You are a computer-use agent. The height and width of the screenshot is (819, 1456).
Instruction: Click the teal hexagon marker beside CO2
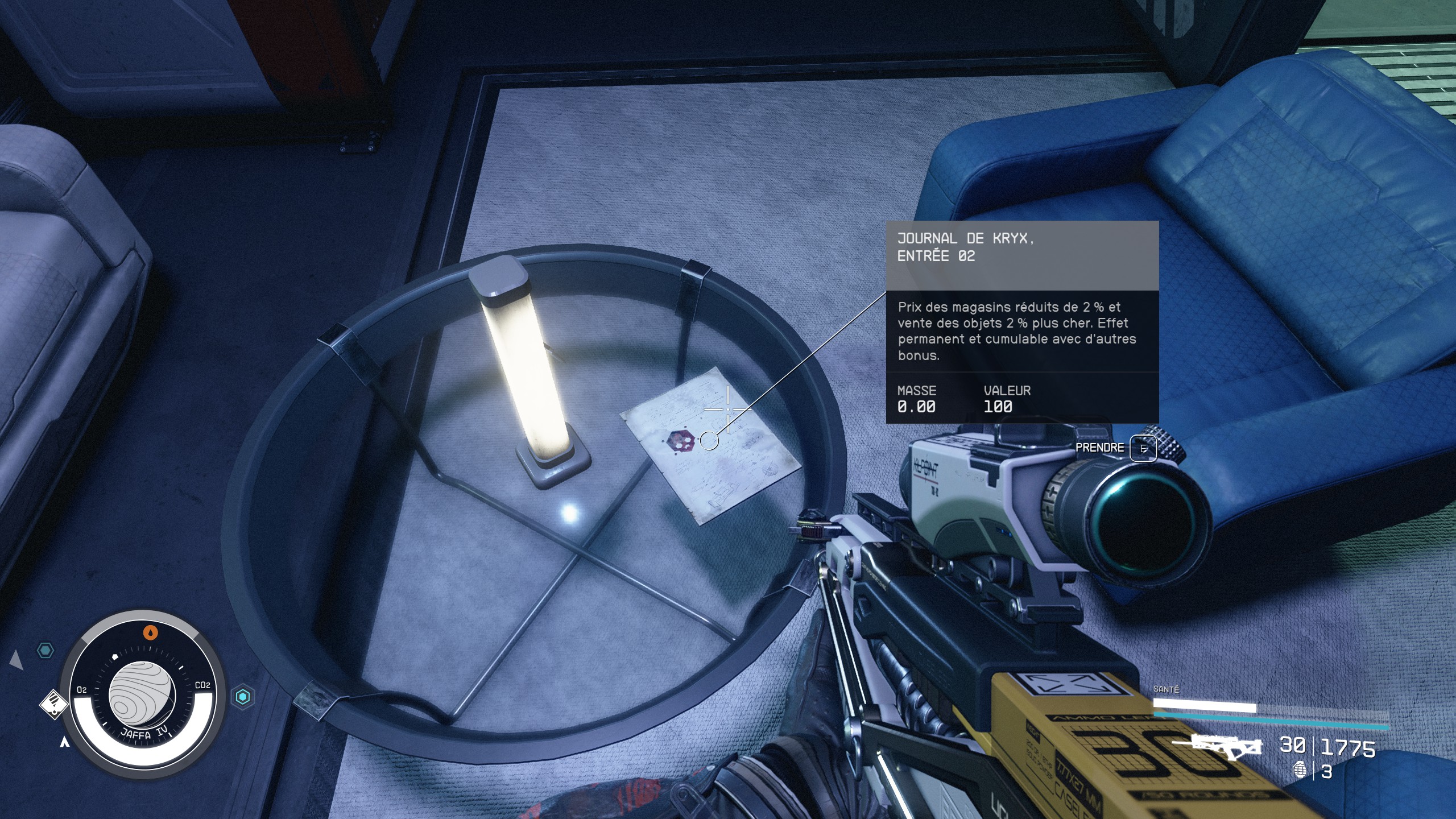pos(243,696)
